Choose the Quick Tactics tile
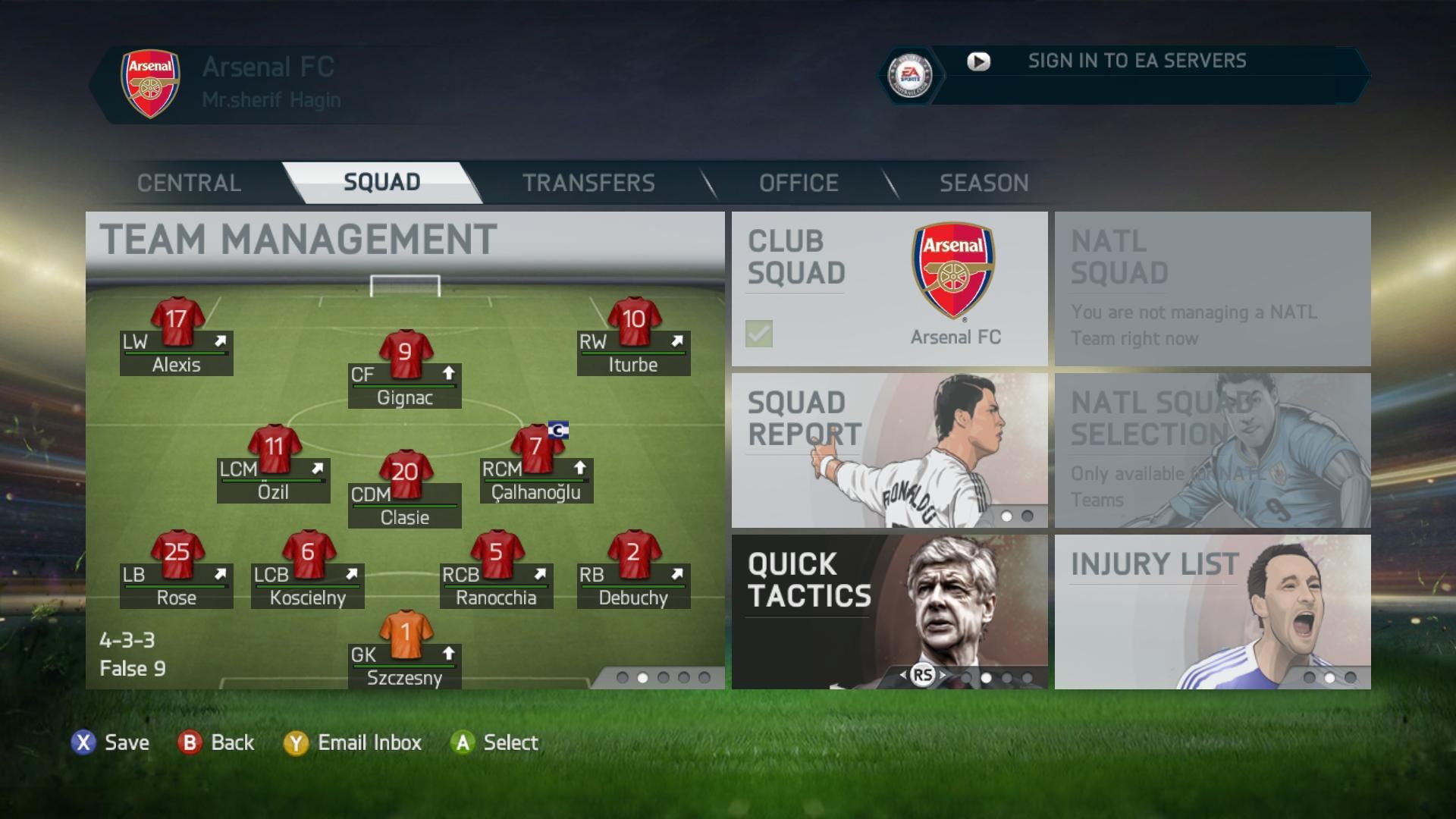 tap(889, 611)
